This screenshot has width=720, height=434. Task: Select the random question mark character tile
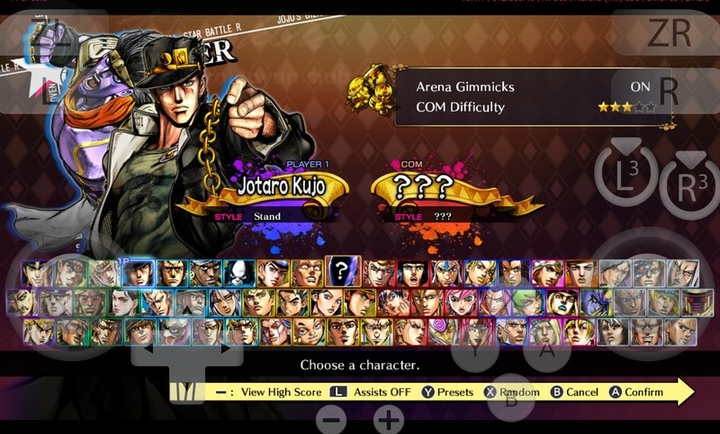tap(342, 271)
